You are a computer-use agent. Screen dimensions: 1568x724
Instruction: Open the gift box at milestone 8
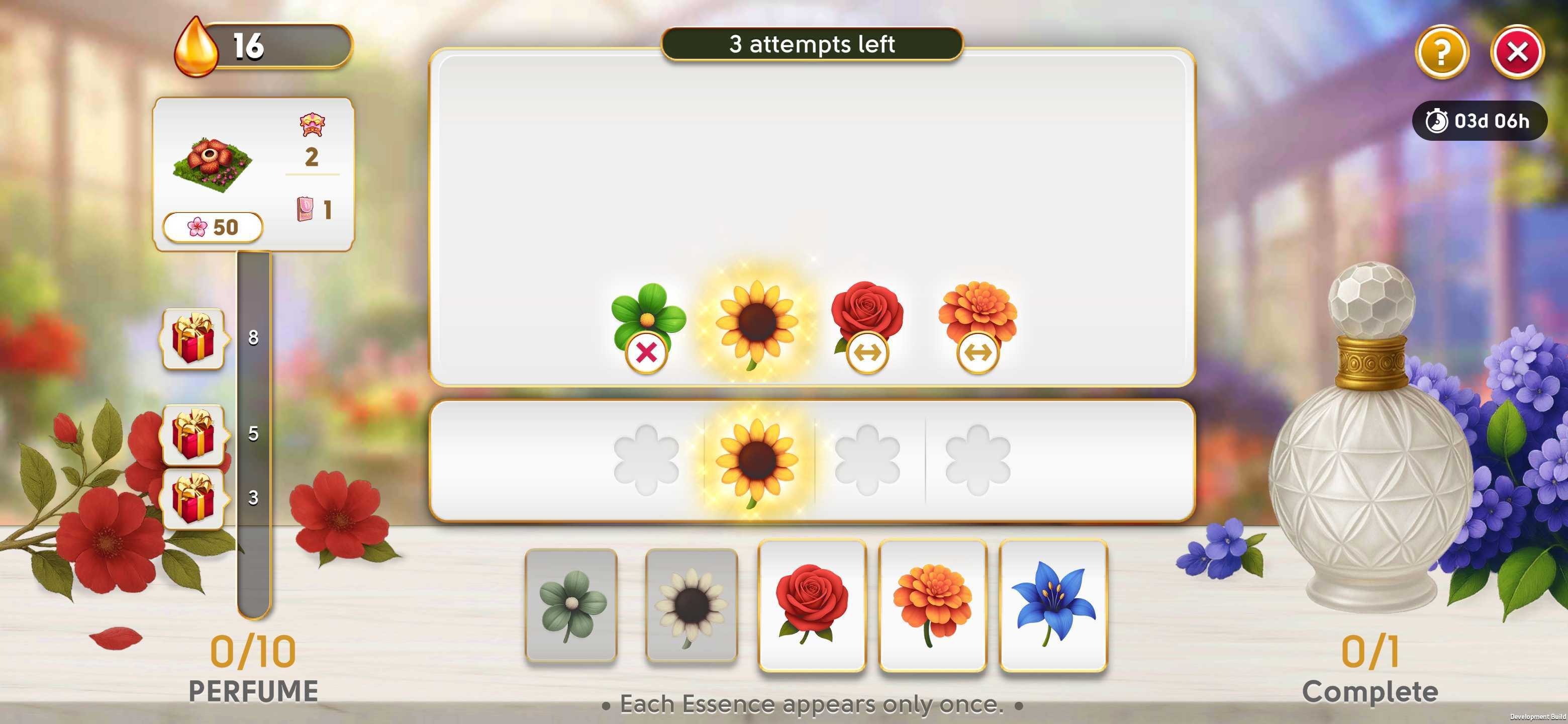[193, 338]
